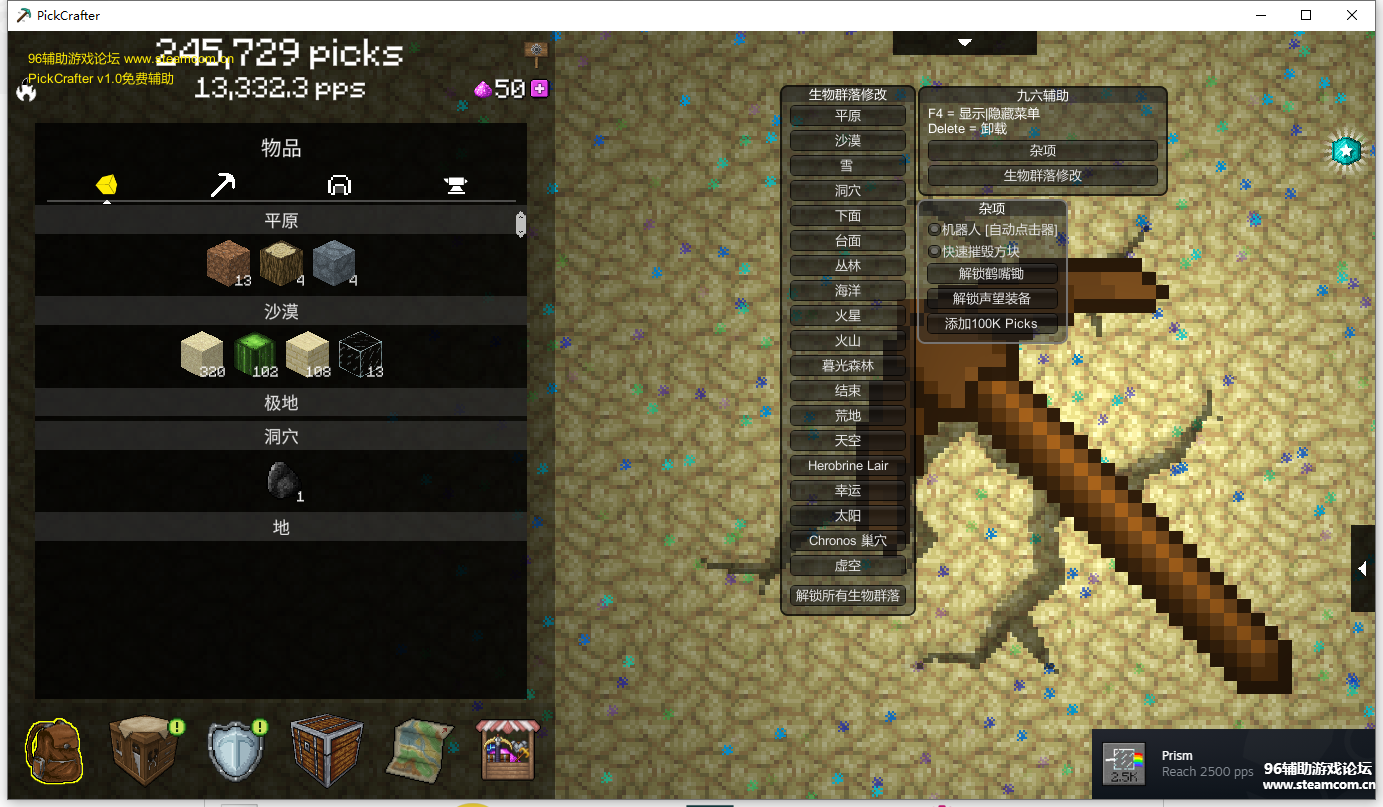Select the cactus block slot
This screenshot has height=807, width=1383.
(256, 355)
